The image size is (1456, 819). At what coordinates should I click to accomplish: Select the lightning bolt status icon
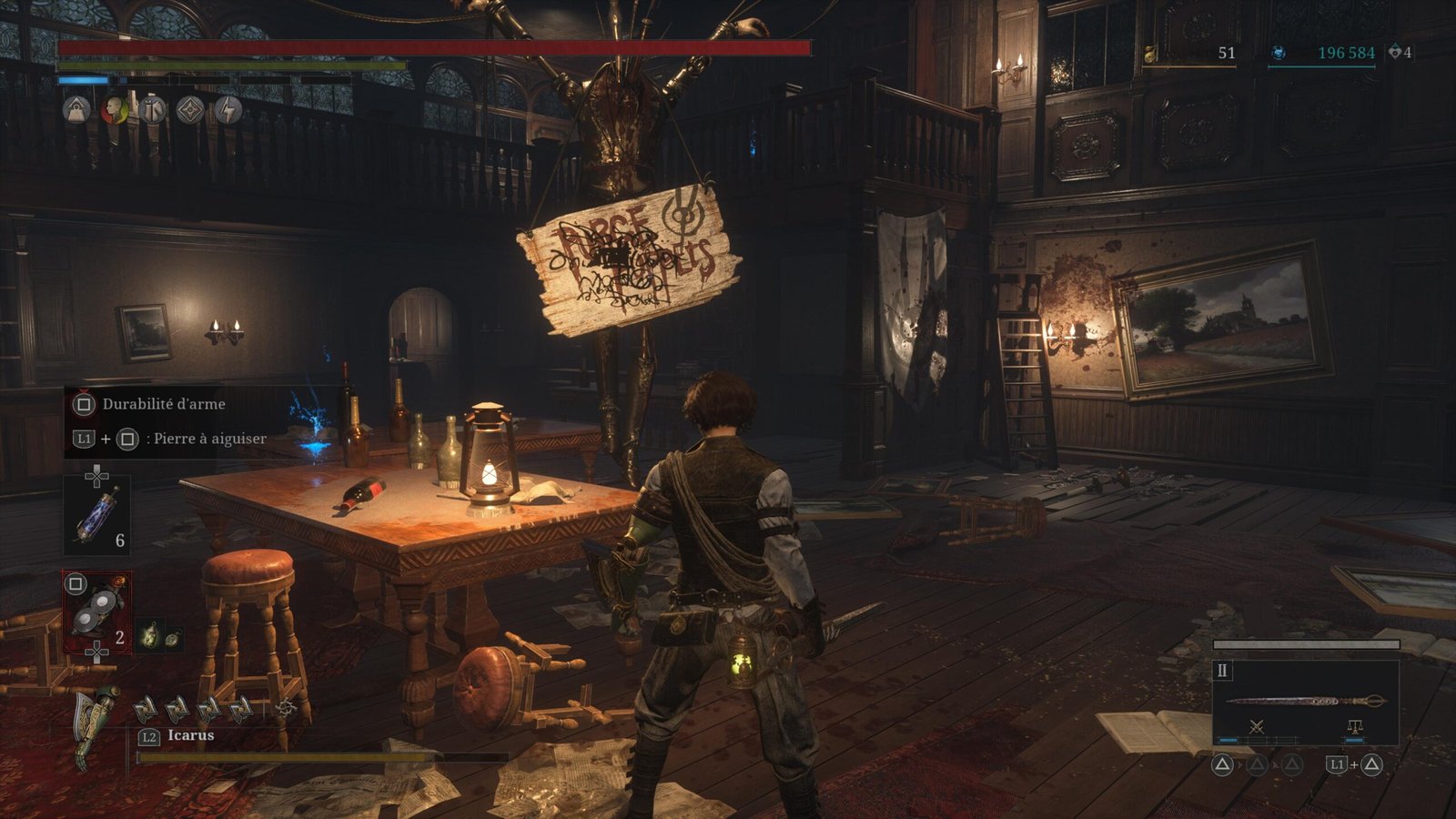coord(227,110)
